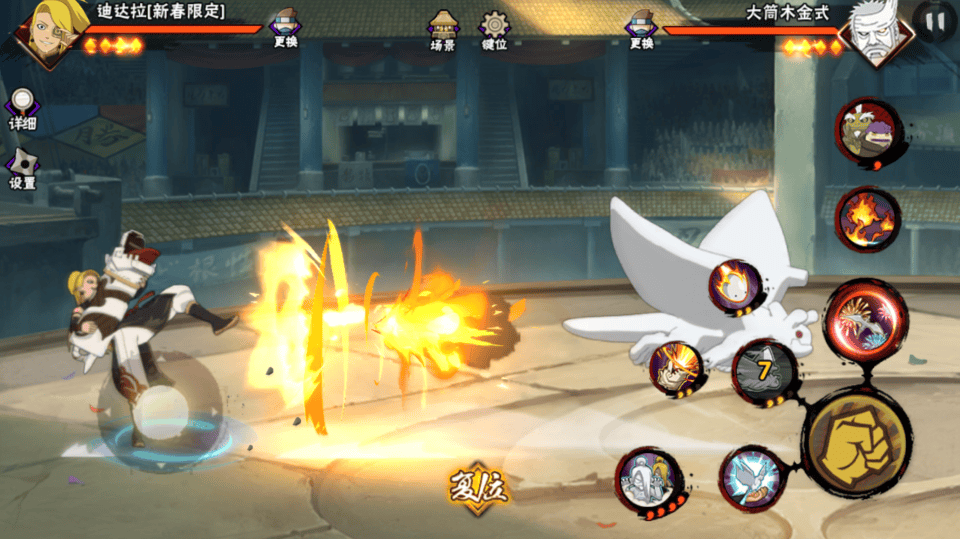Open the 场景 scene selector
960x539 pixels.
point(443,30)
